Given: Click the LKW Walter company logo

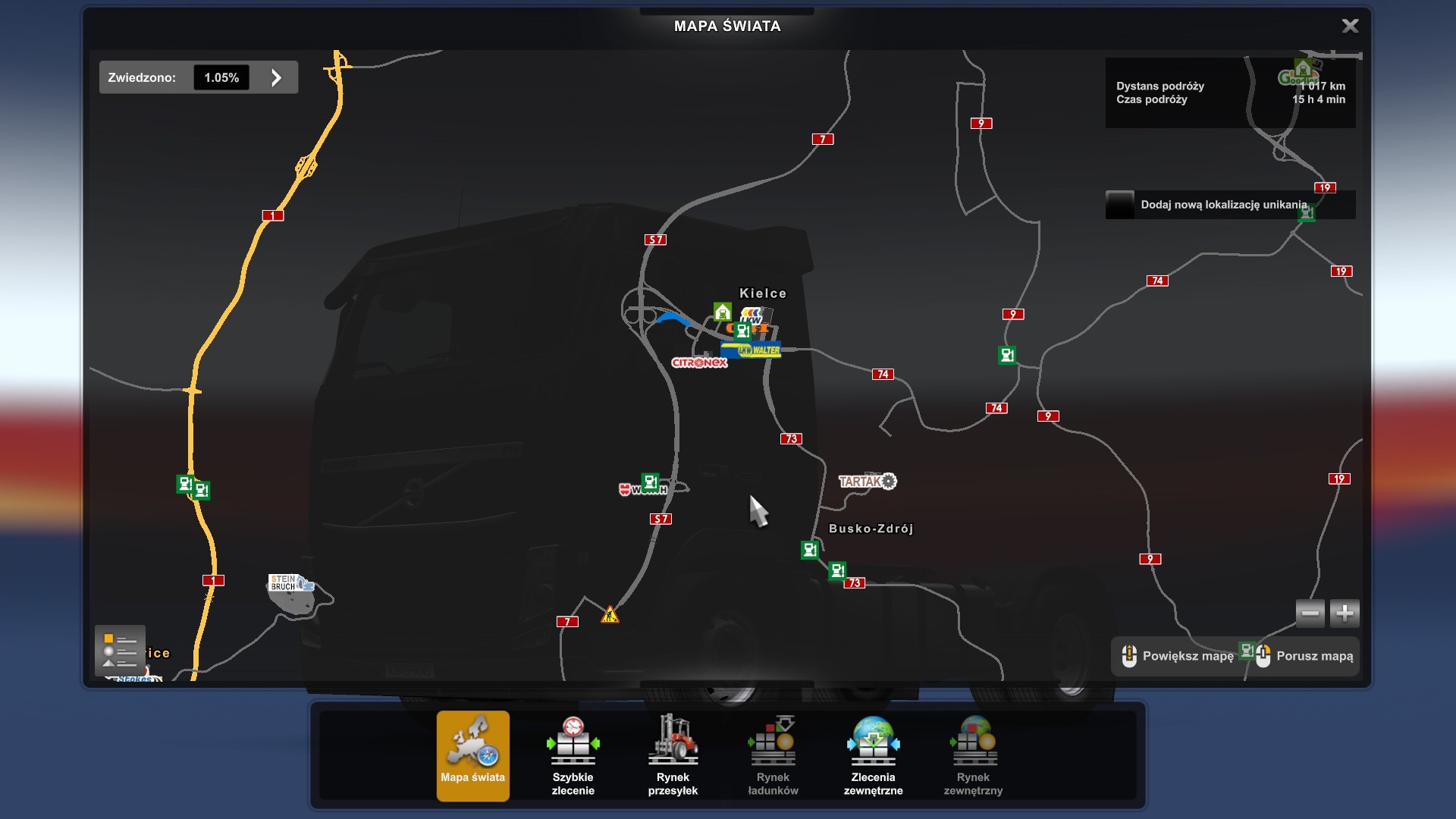Looking at the screenshot, I should click(x=751, y=350).
